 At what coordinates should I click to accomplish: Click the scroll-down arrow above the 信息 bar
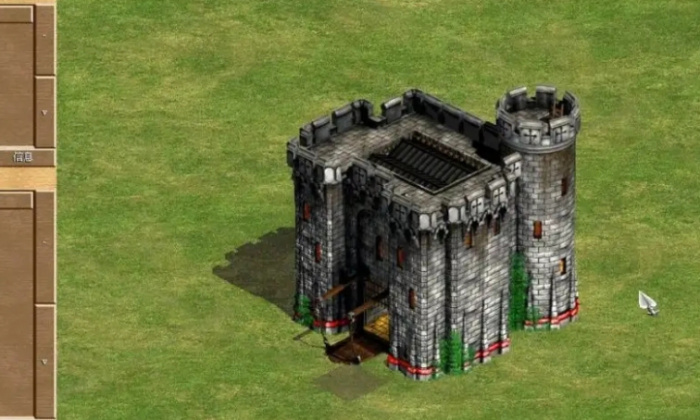(x=45, y=110)
